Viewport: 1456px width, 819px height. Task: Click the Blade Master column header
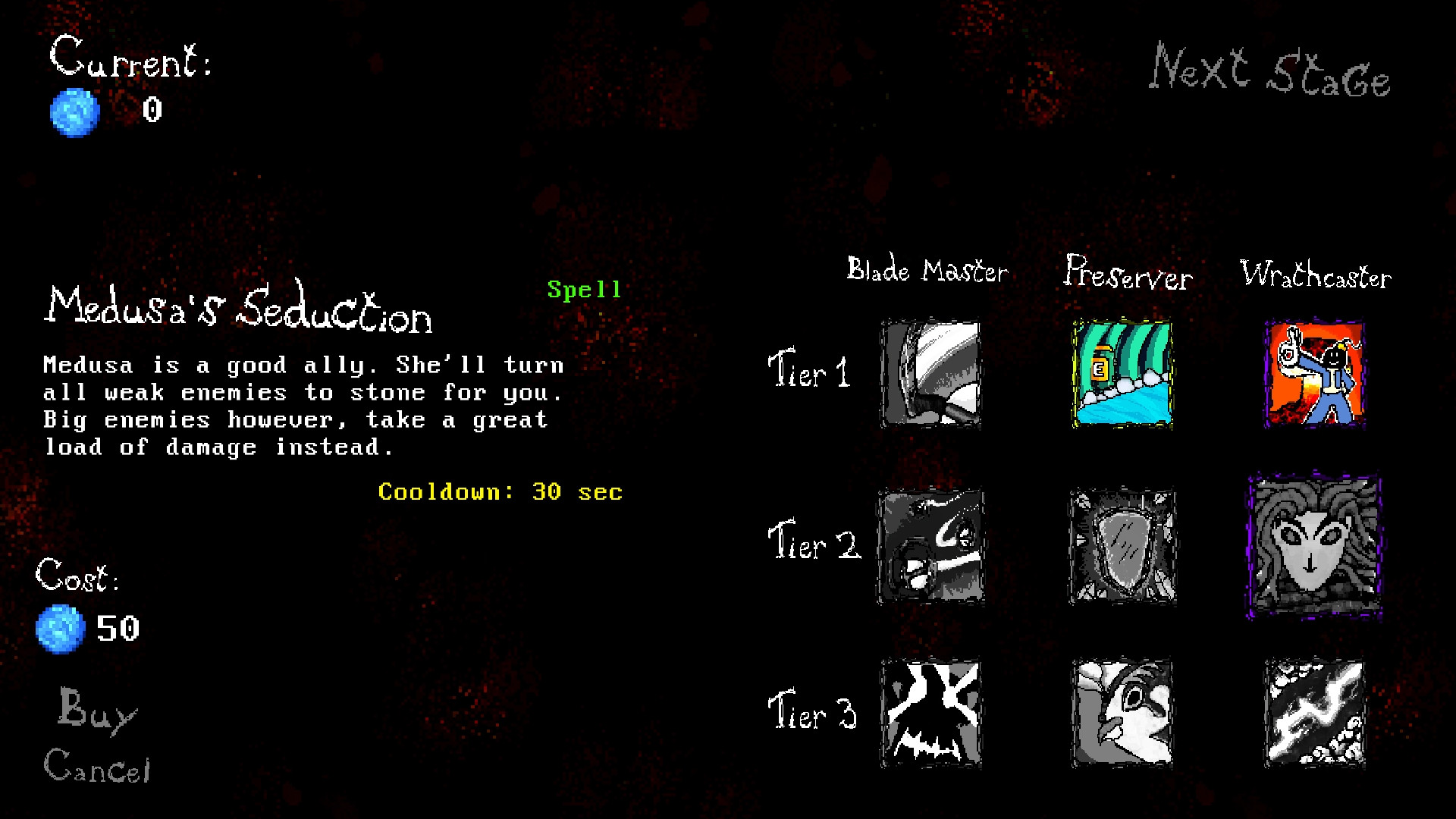927,271
